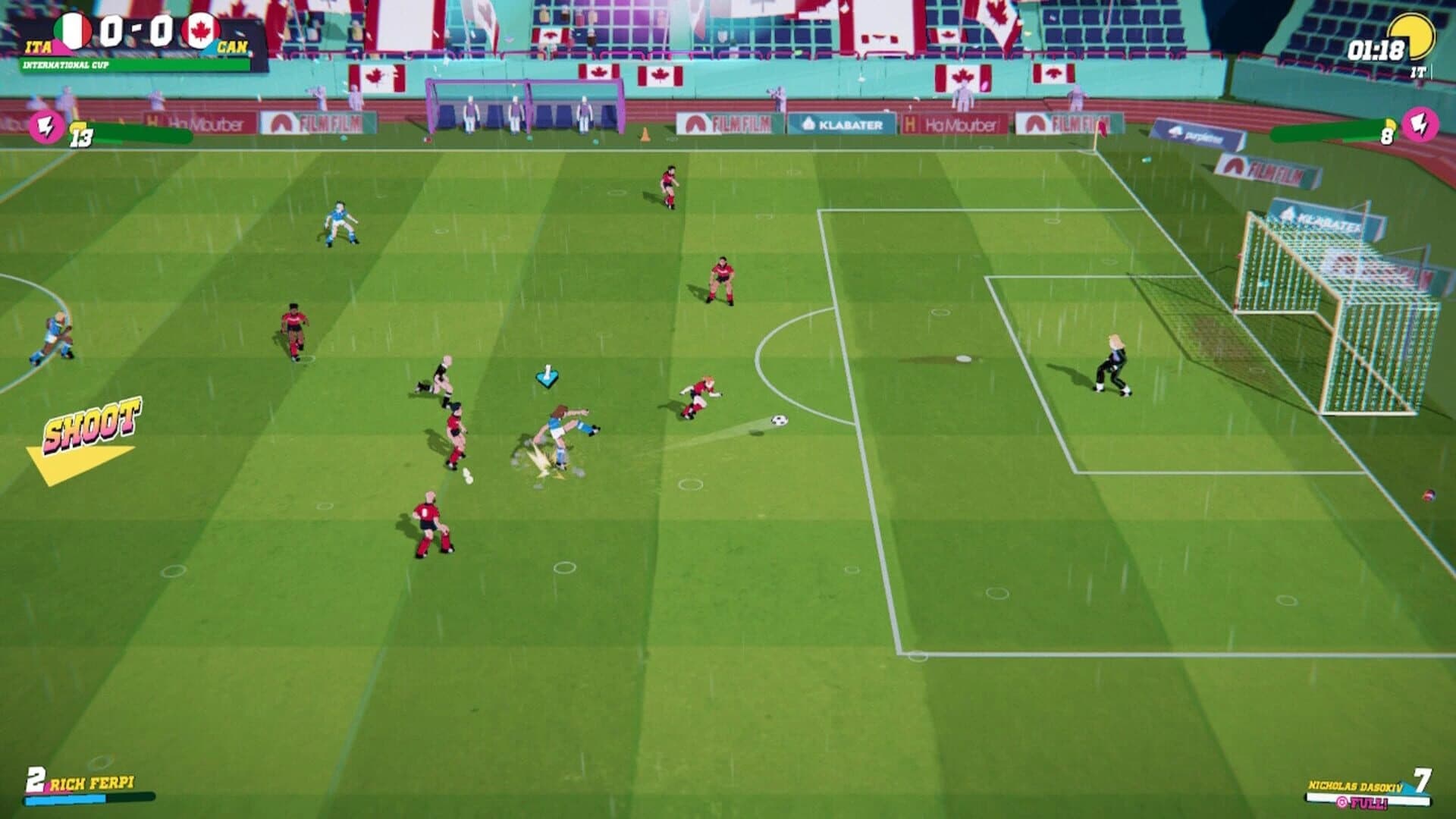This screenshot has height=819, width=1456.
Task: Click the blue arrow marker above the active player
Action: coord(549,375)
